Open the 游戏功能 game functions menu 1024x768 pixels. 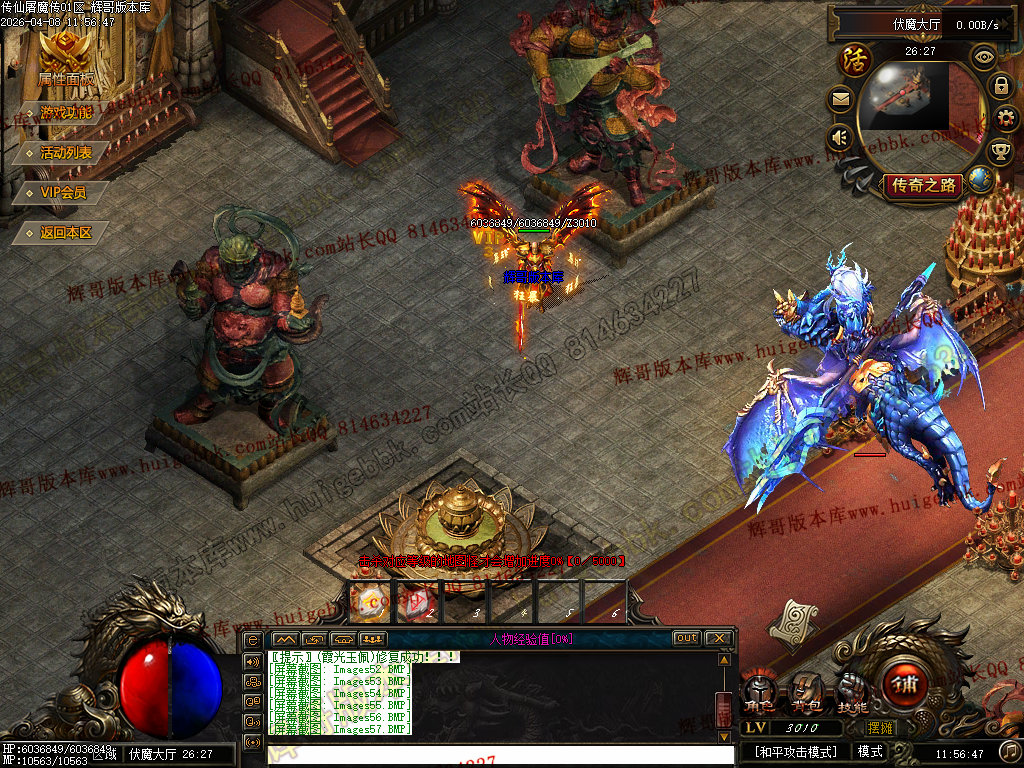66,112
